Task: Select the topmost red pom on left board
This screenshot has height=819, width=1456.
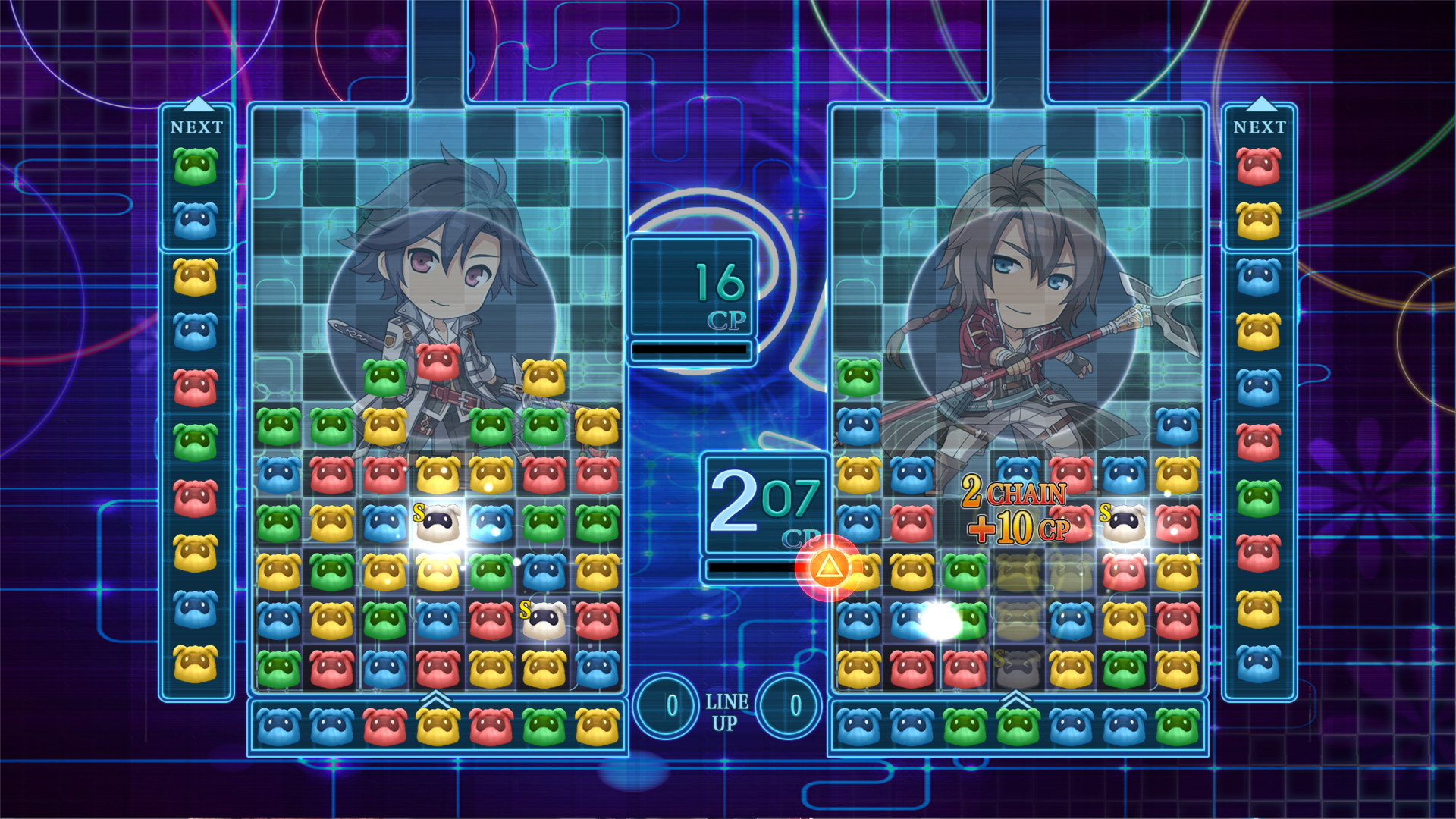Action: coord(438,362)
